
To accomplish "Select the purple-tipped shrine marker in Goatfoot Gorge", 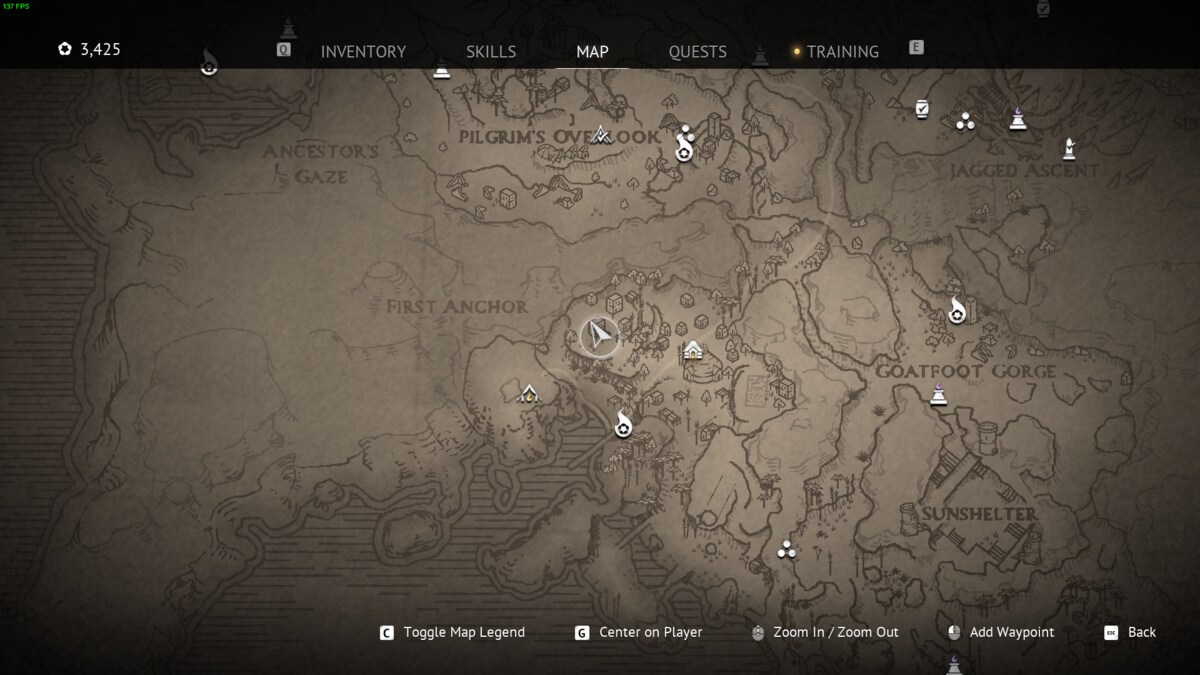I will [938, 395].
